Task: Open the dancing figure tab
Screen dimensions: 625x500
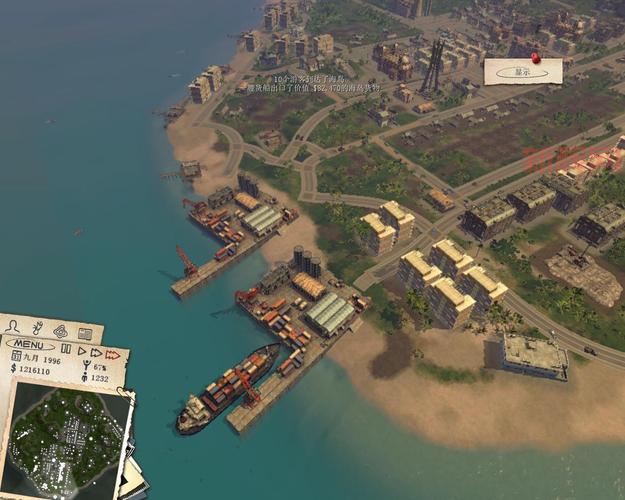Action: 37,327
